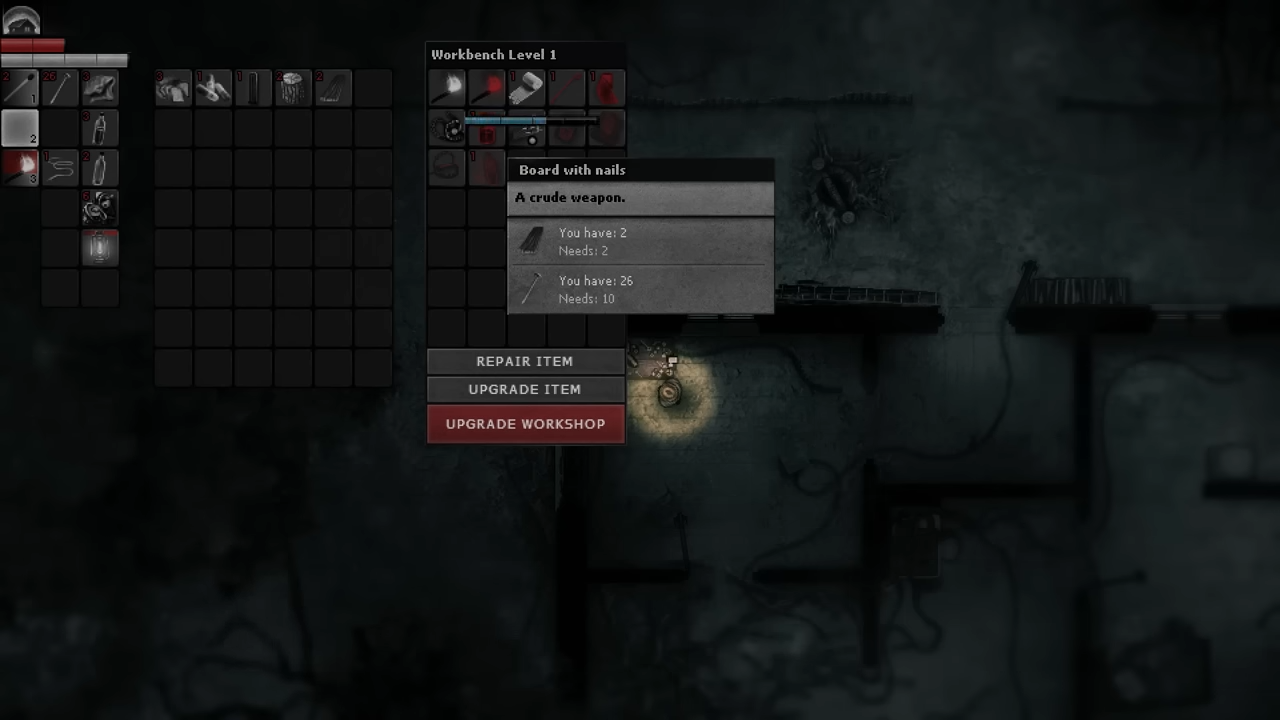Select the scrap pile showing count 6

pyautogui.click(x=100, y=208)
